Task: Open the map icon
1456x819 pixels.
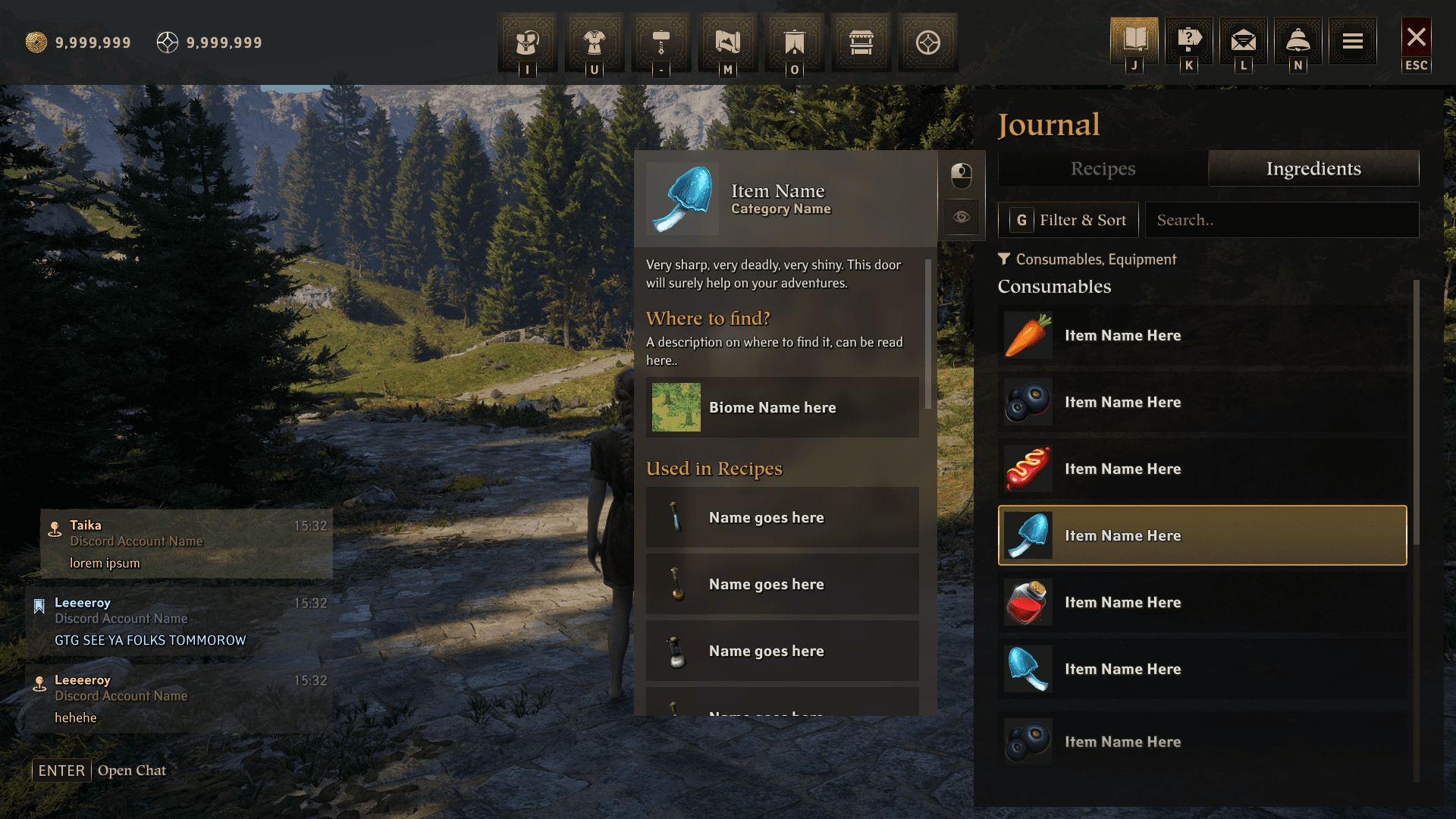Action: (727, 42)
